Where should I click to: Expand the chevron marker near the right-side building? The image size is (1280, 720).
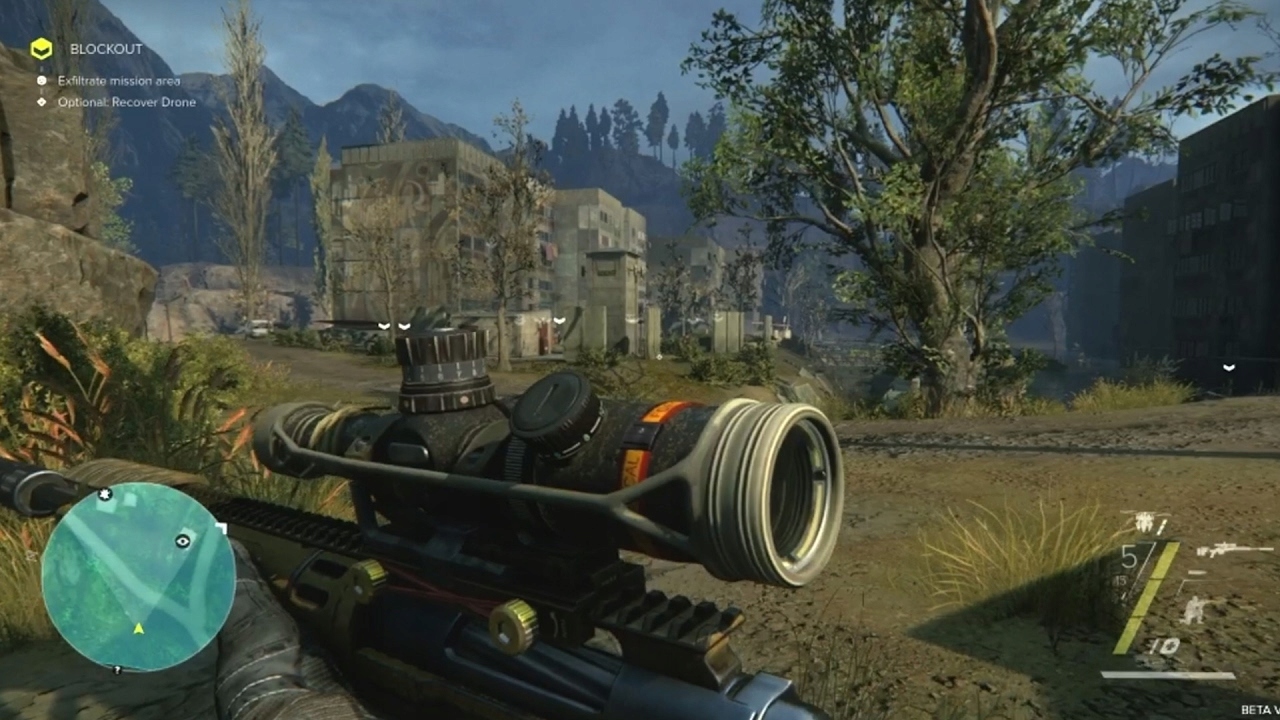coord(1228,369)
